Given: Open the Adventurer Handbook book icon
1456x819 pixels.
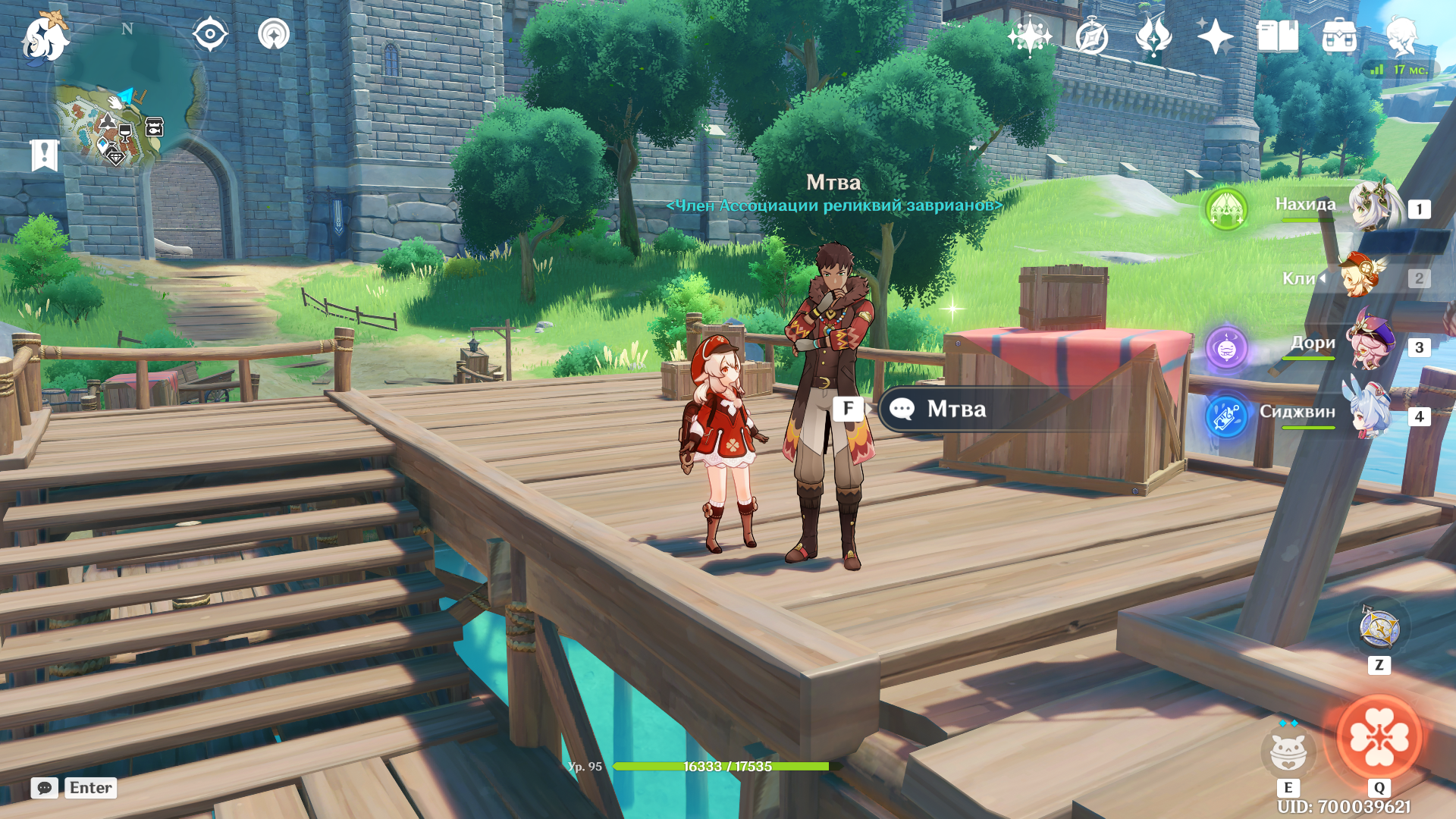Looking at the screenshot, I should click(x=1277, y=36).
